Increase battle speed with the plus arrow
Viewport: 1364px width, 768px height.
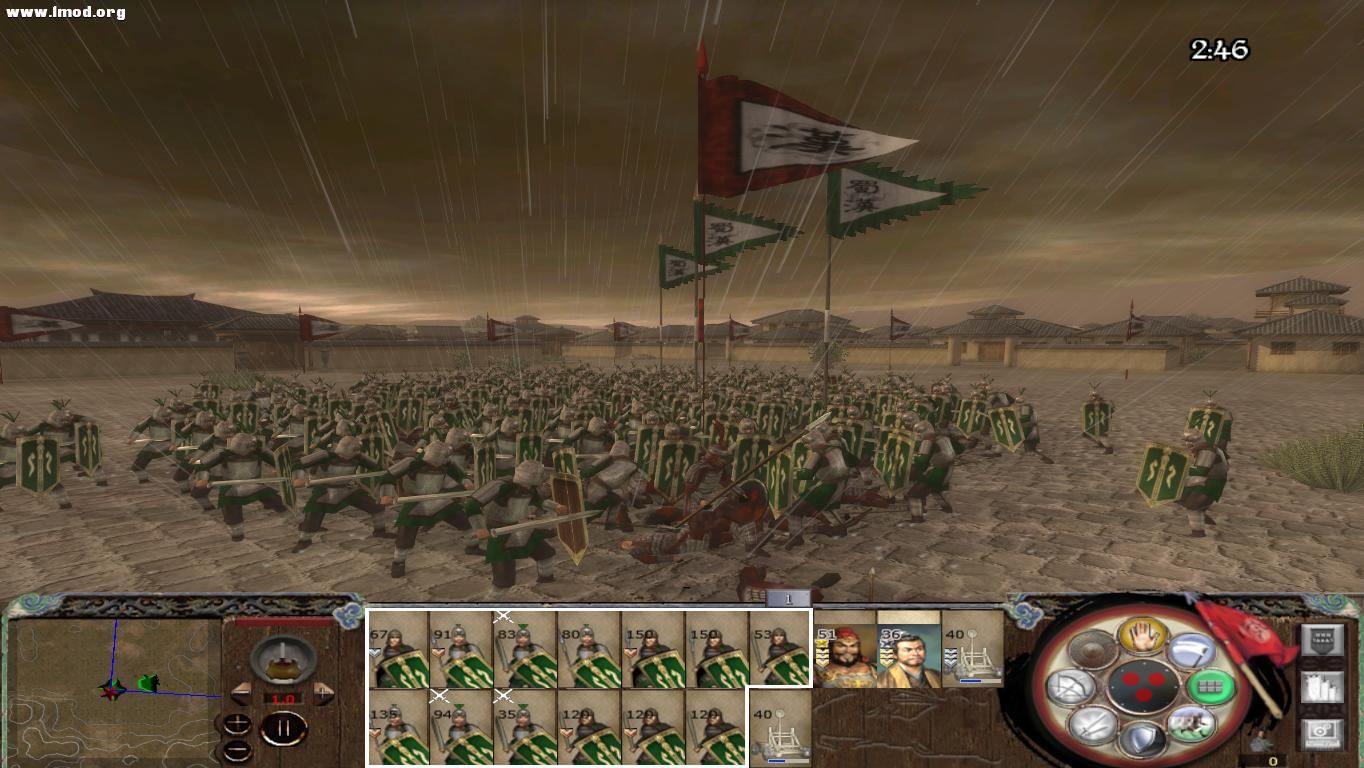pos(322,692)
